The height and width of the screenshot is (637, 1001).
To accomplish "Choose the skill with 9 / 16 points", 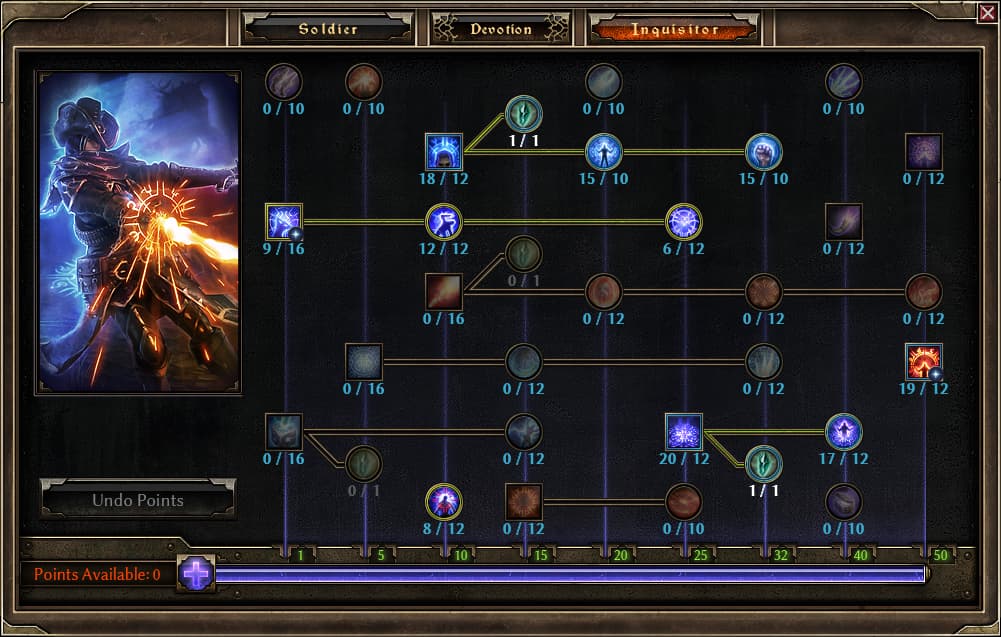I will [284, 222].
